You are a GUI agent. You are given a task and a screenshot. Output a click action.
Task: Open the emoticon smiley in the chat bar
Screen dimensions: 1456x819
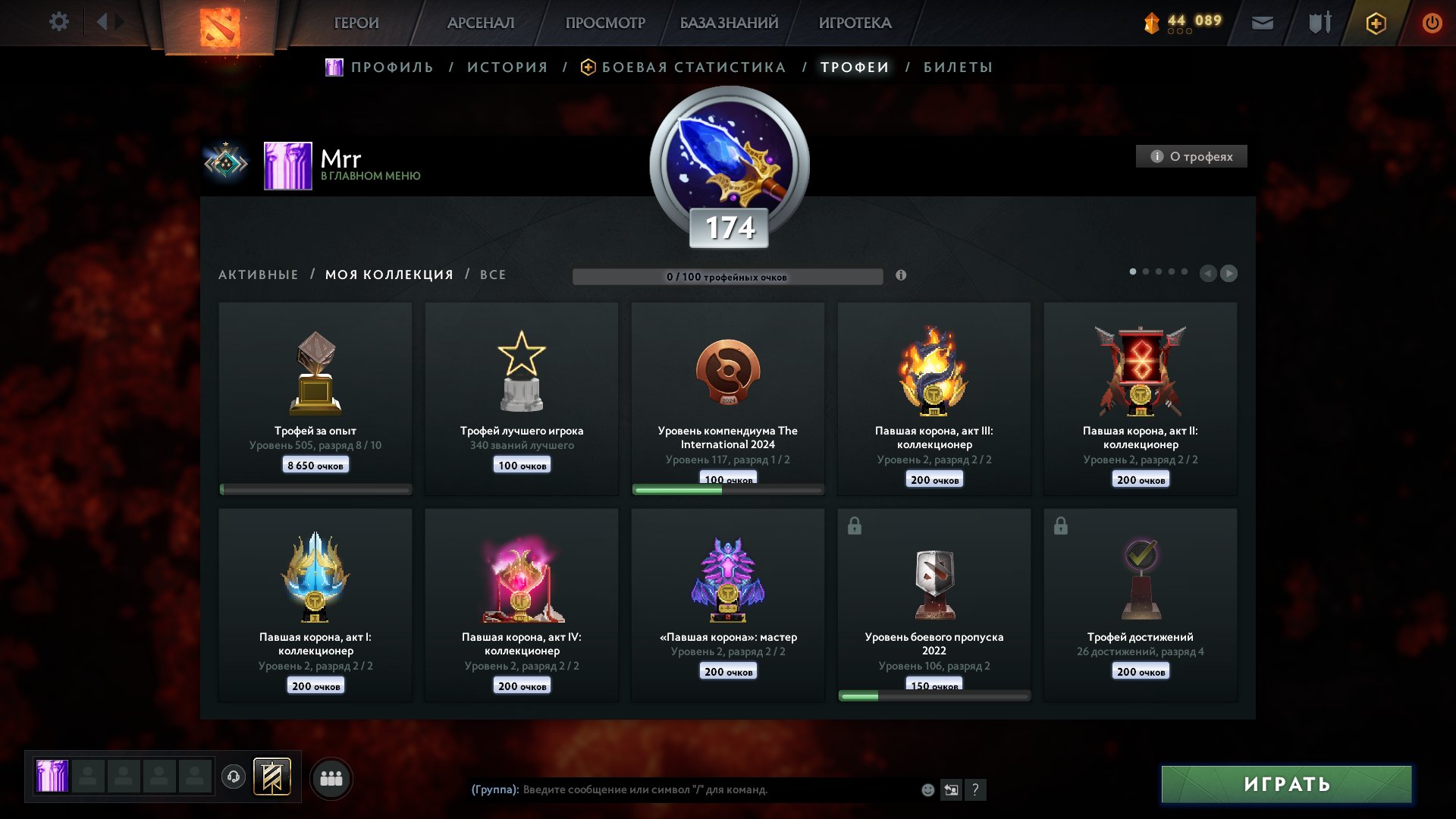pos(927,790)
